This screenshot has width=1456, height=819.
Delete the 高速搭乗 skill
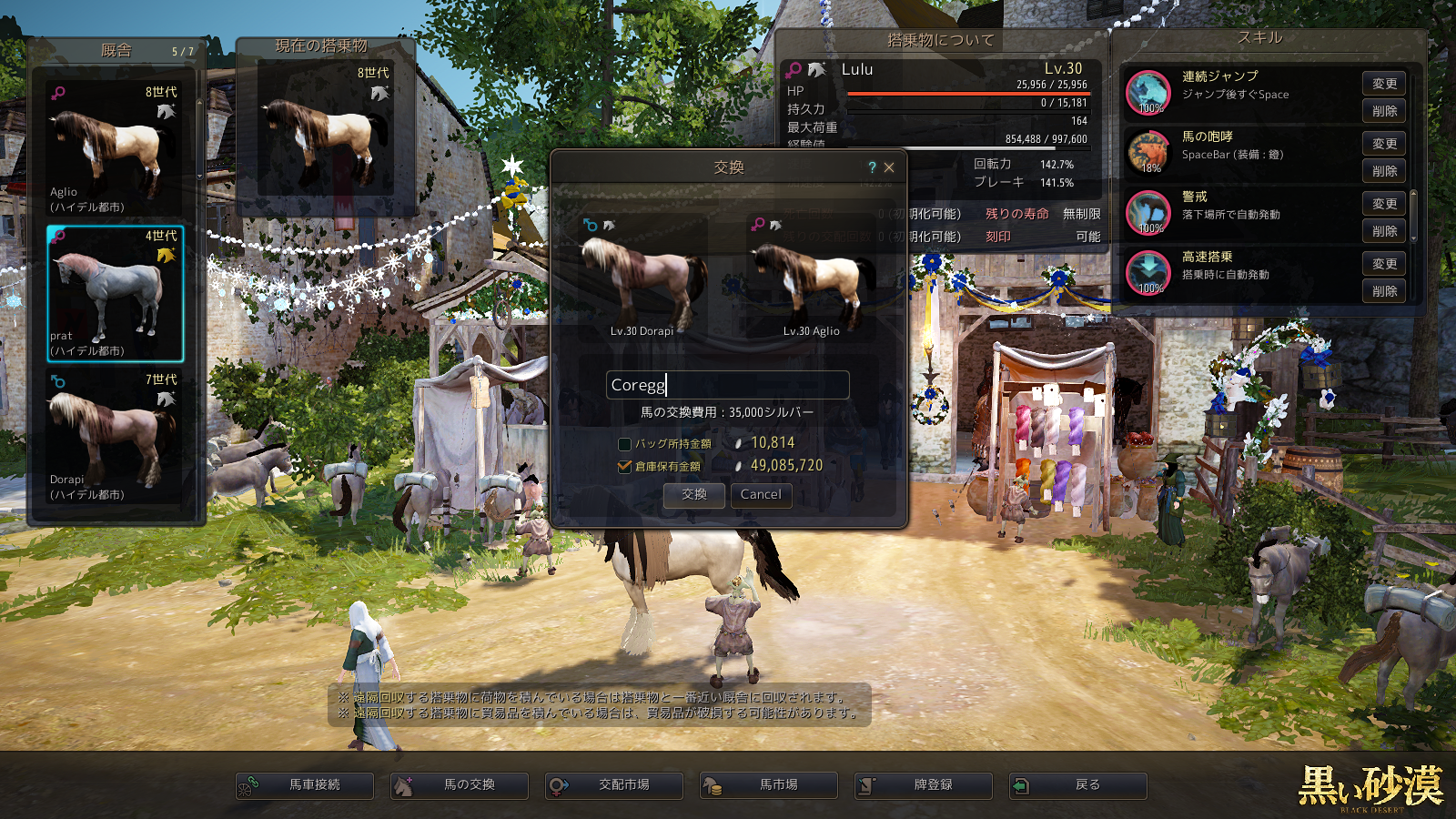[1384, 291]
